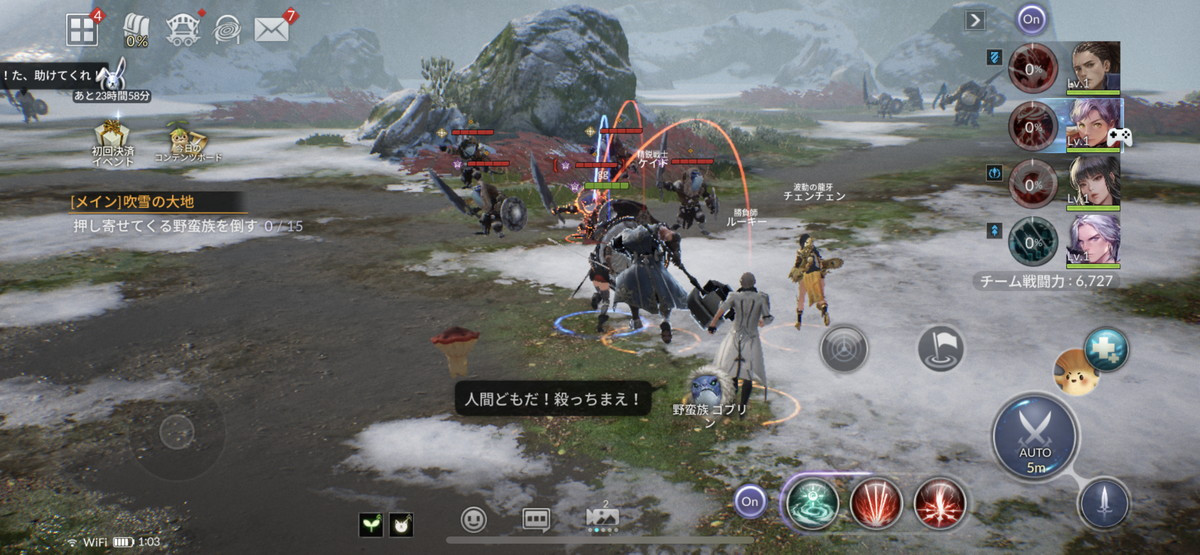
Task: Open the chat speech bubble icon
Action: (x=536, y=520)
